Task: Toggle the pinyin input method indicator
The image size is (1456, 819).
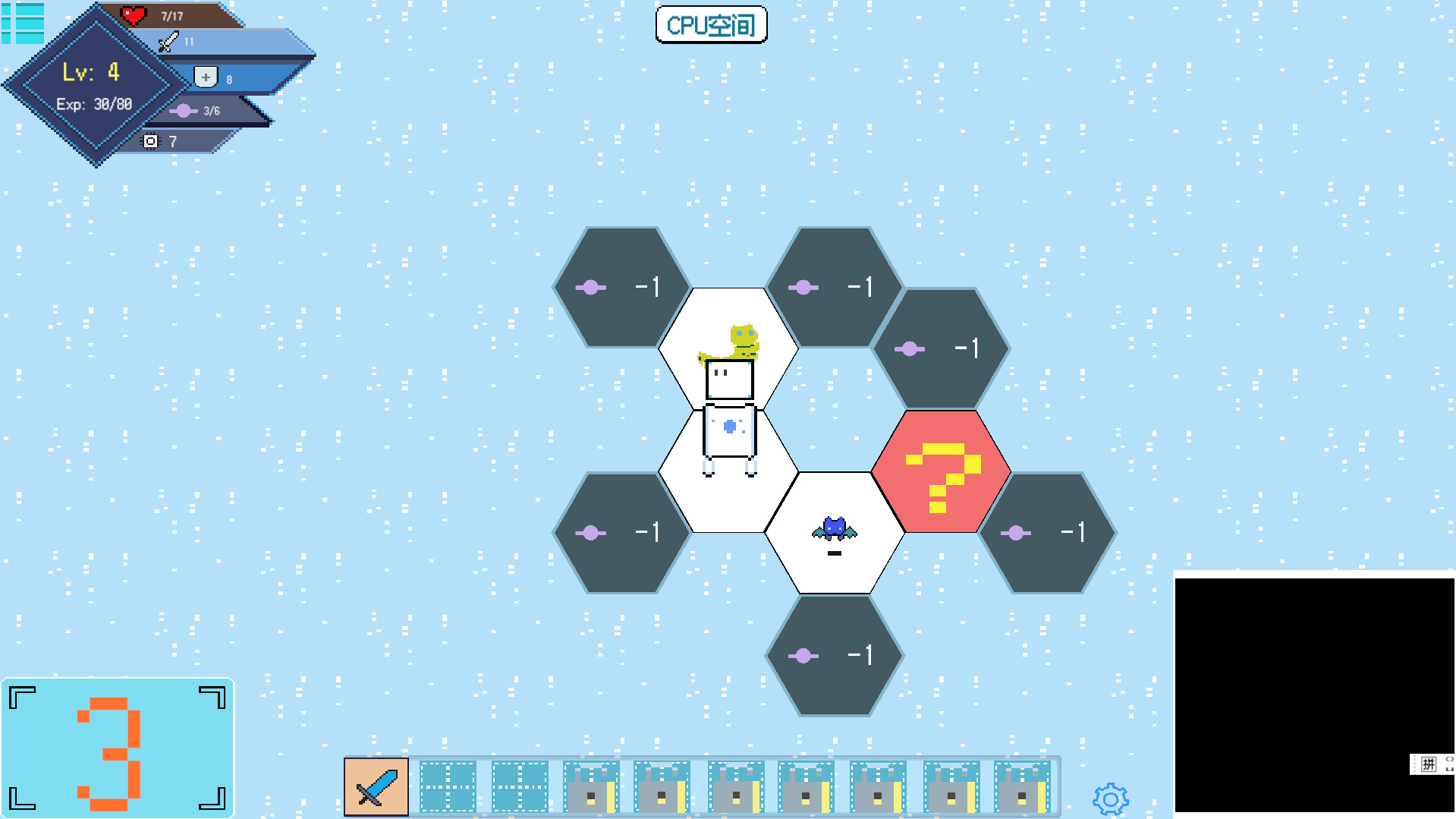Action: point(1429,764)
